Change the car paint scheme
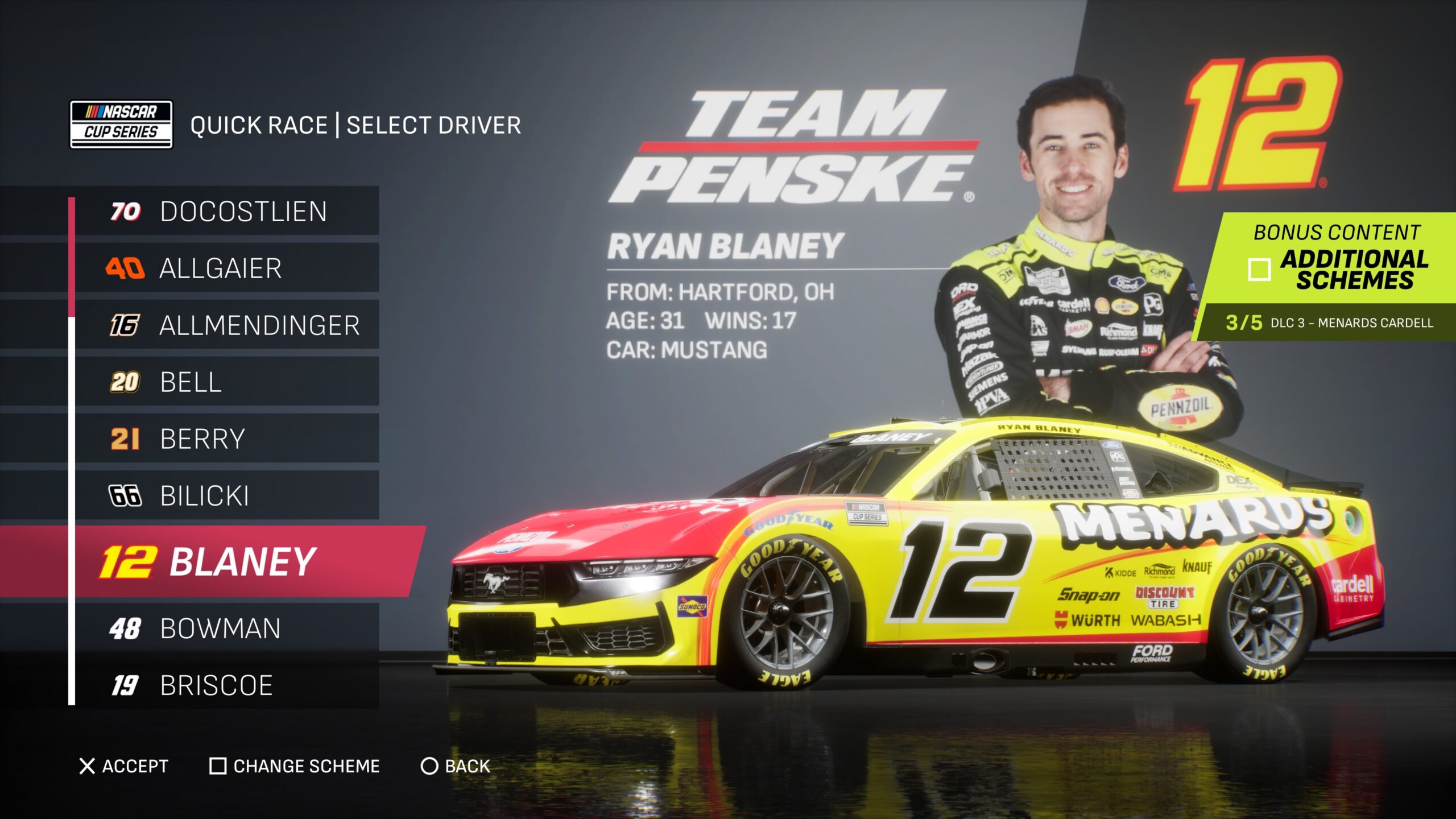 coord(295,766)
